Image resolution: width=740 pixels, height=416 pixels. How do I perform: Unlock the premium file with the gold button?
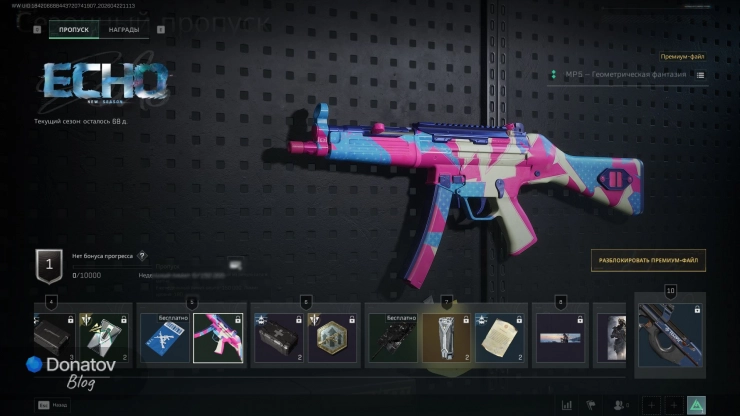pos(647,260)
